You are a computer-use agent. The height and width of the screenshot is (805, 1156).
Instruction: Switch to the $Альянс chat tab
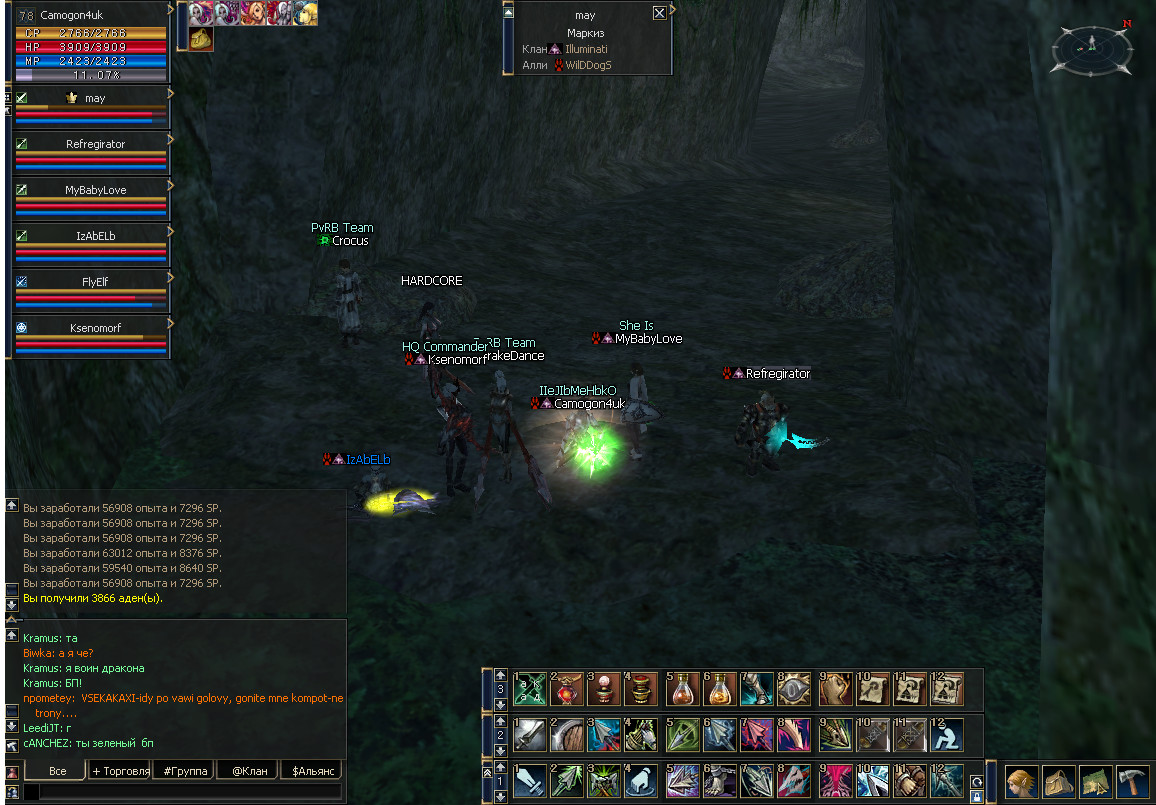click(311, 771)
